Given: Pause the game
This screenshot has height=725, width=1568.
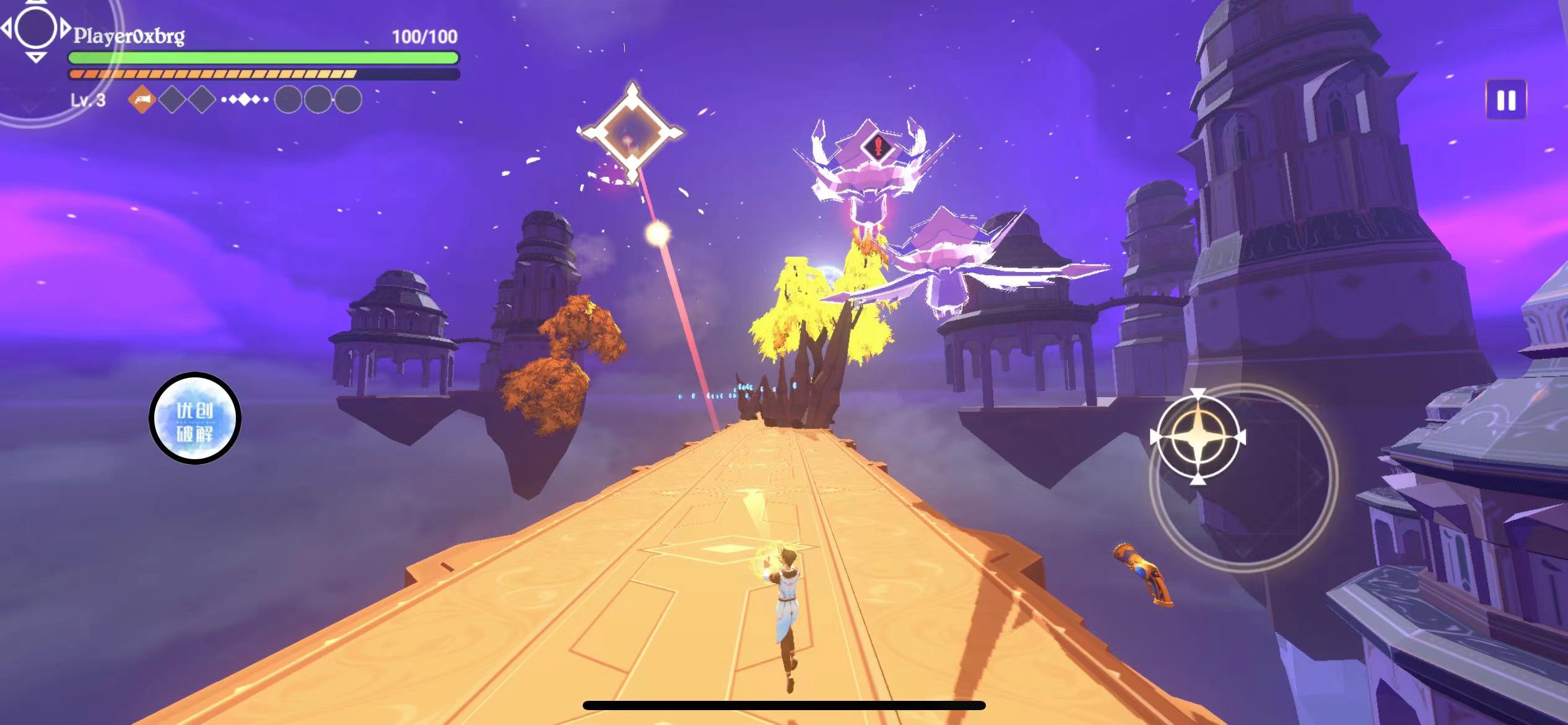Looking at the screenshot, I should click(x=1505, y=100).
